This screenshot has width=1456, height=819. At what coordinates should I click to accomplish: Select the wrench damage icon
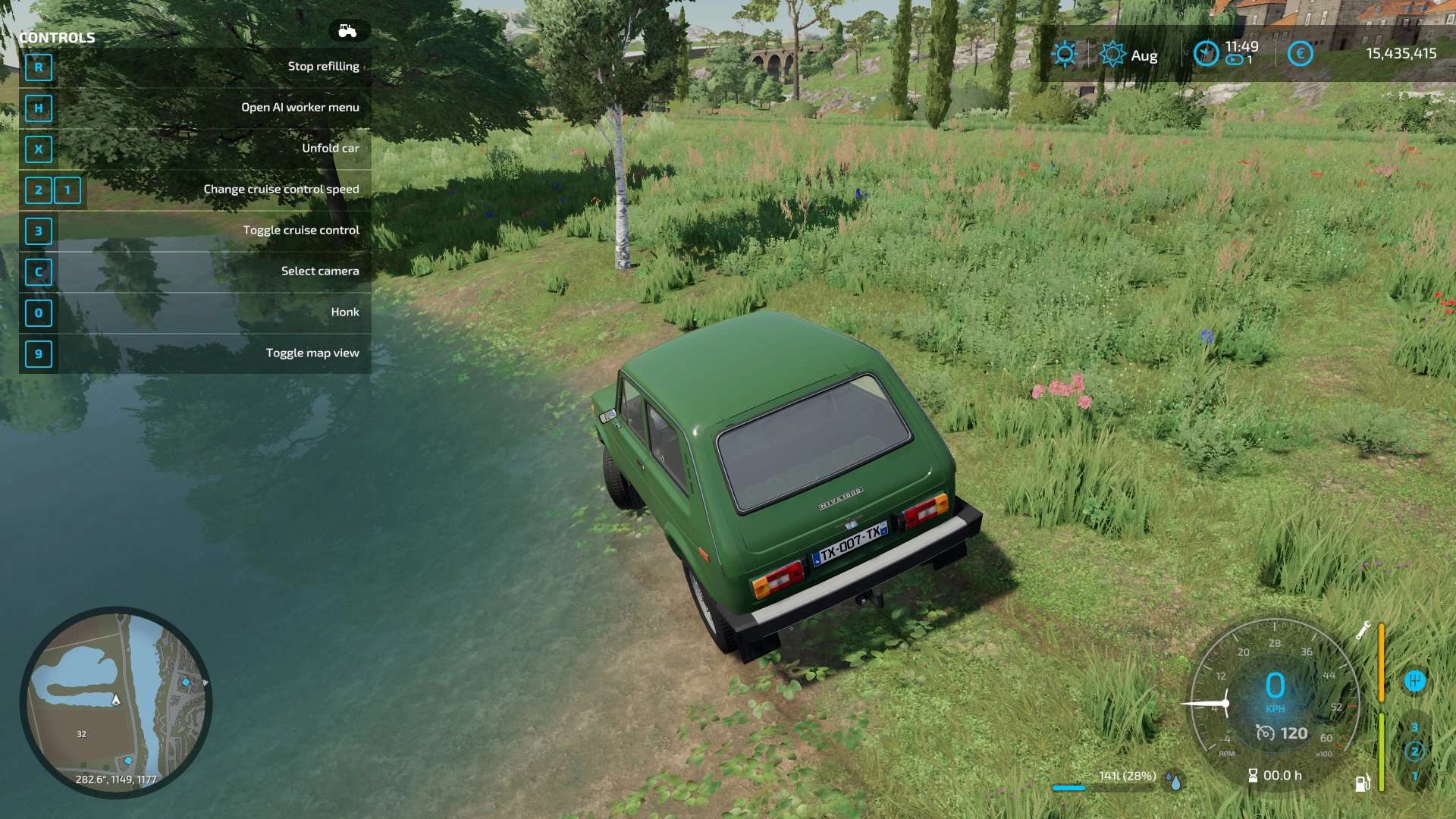pyautogui.click(x=1363, y=630)
